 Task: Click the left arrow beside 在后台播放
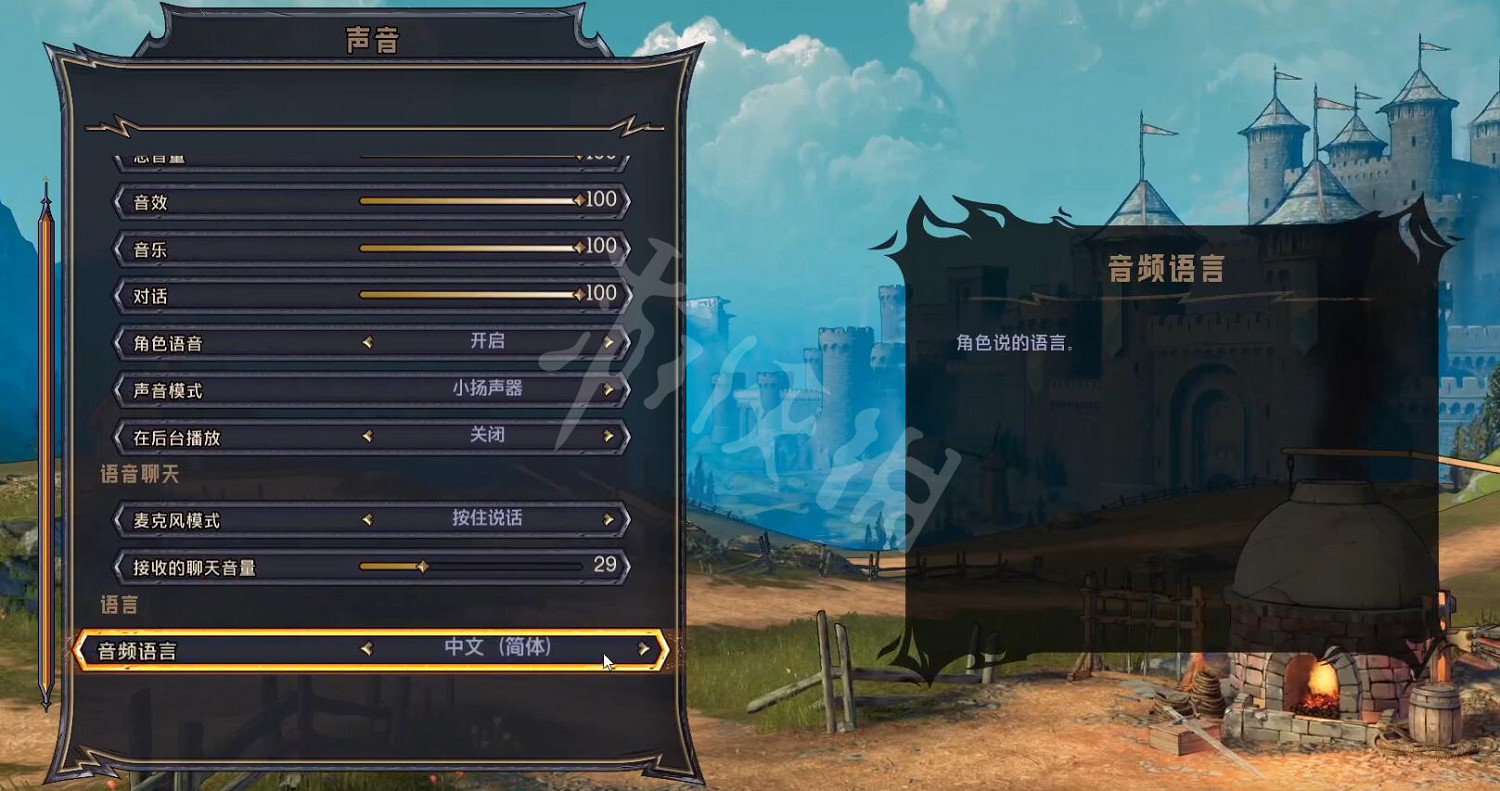(x=367, y=436)
